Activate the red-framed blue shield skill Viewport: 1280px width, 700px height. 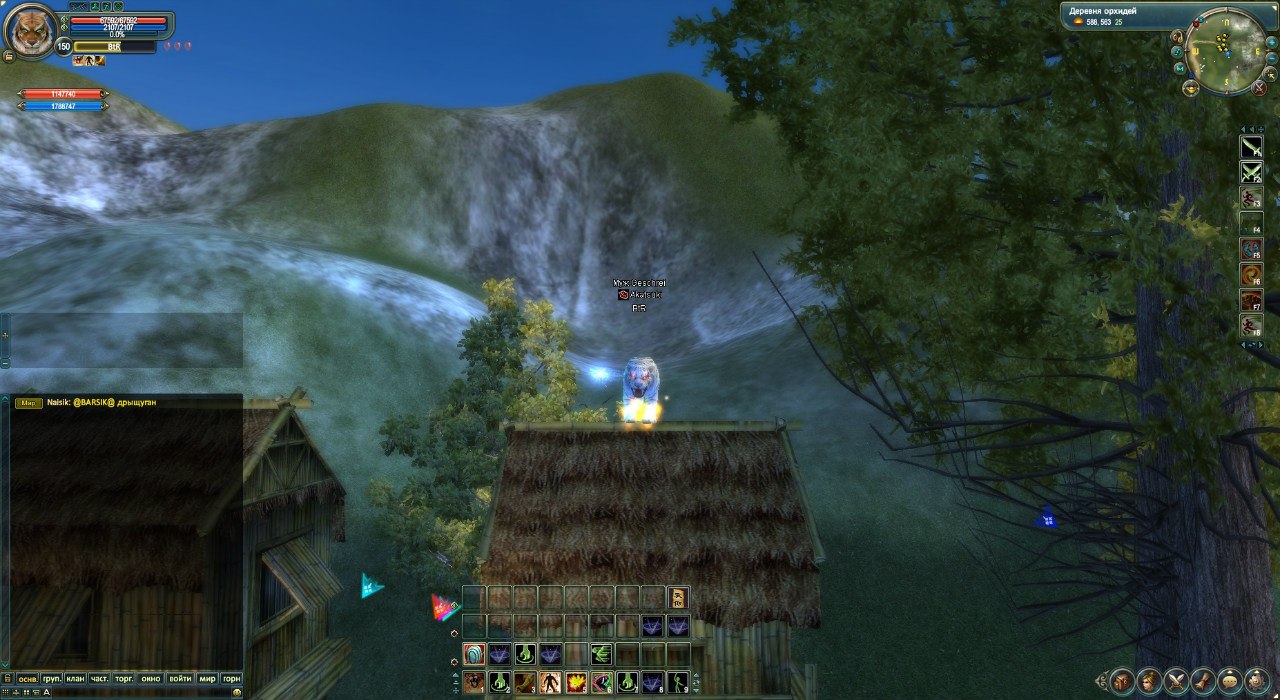tap(474, 655)
